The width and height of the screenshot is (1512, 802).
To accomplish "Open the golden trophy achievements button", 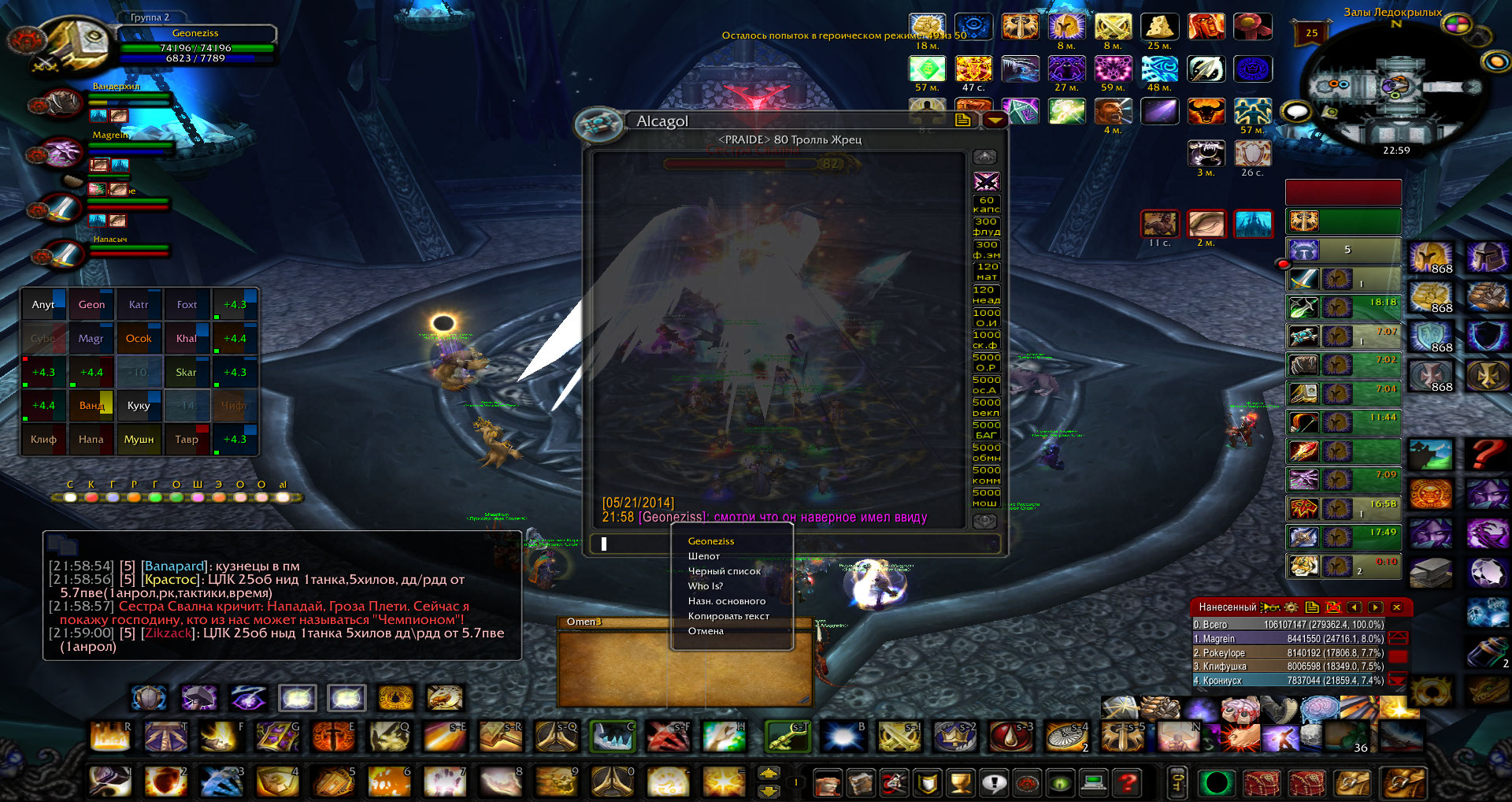I will pos(960,783).
